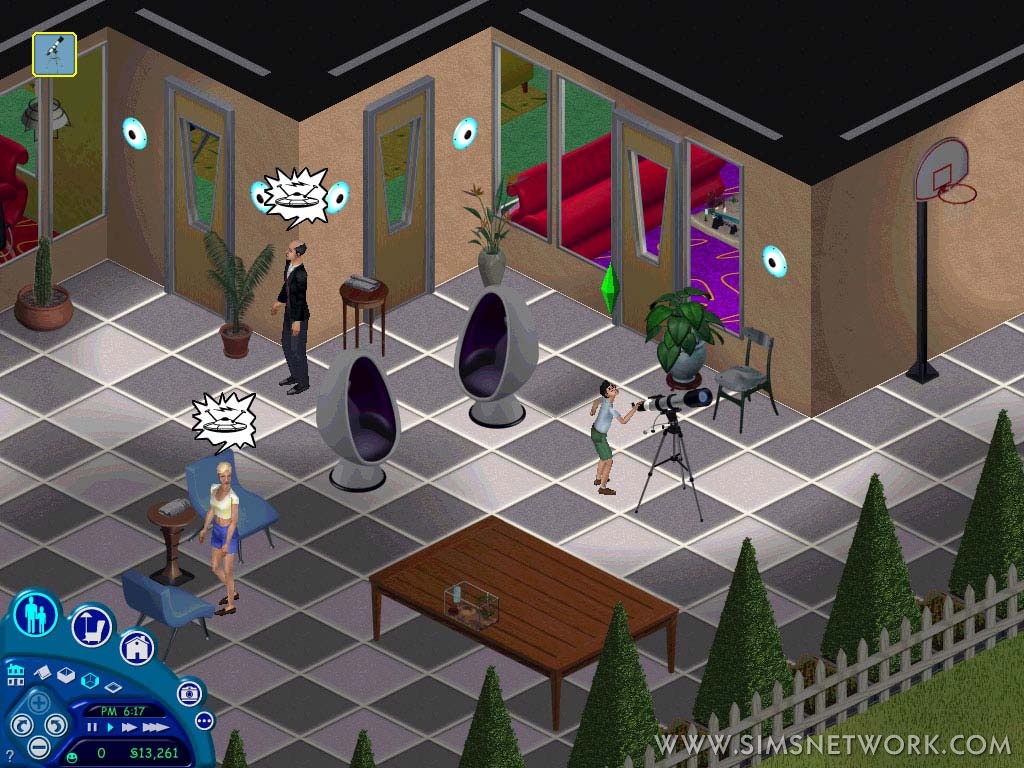Screen dimensions: 1024x768
Task: Zoom out with the minus button
Action: tap(38, 746)
